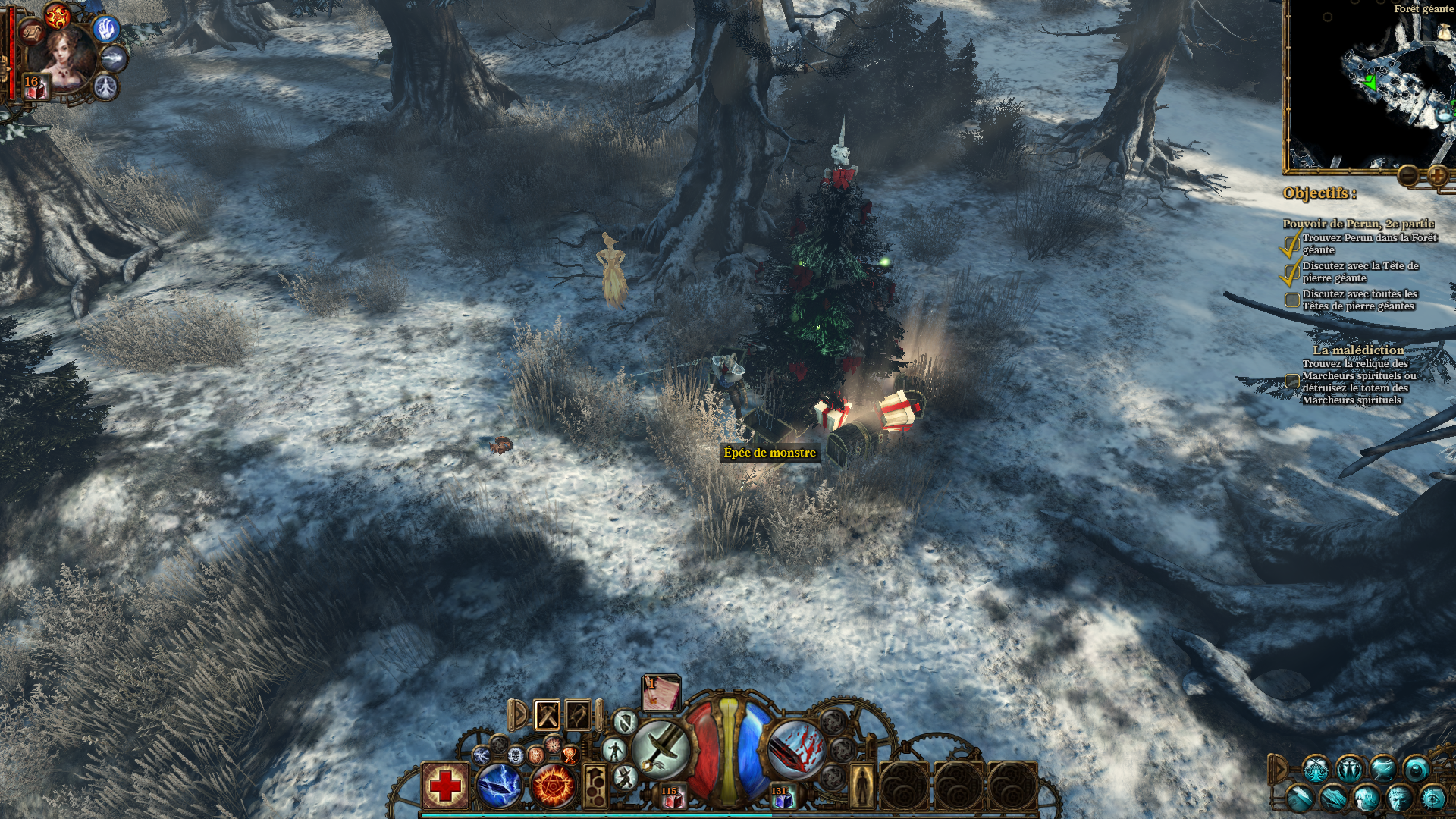This screenshot has width=1456, height=819.
Task: Activate the blue lightning skill orb
Action: point(499,786)
